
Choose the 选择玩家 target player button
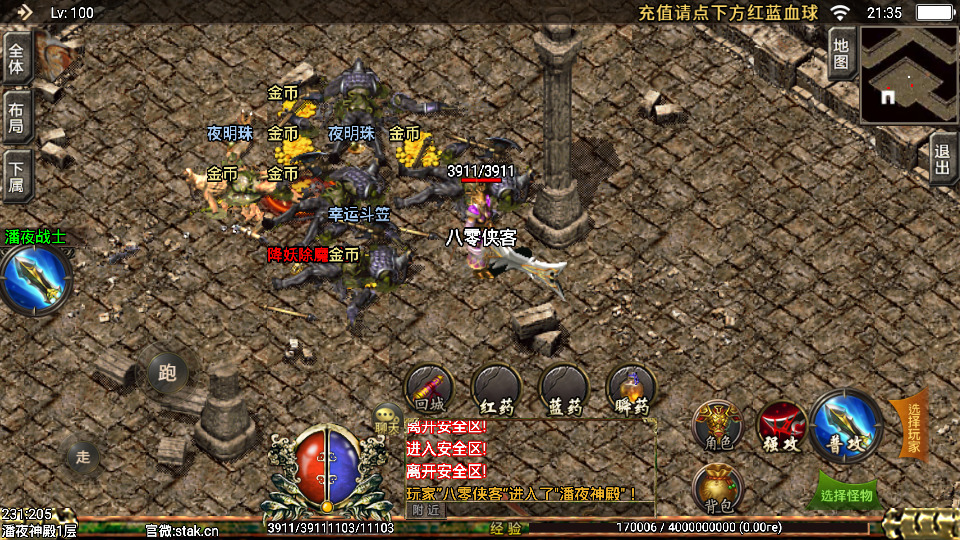912,425
